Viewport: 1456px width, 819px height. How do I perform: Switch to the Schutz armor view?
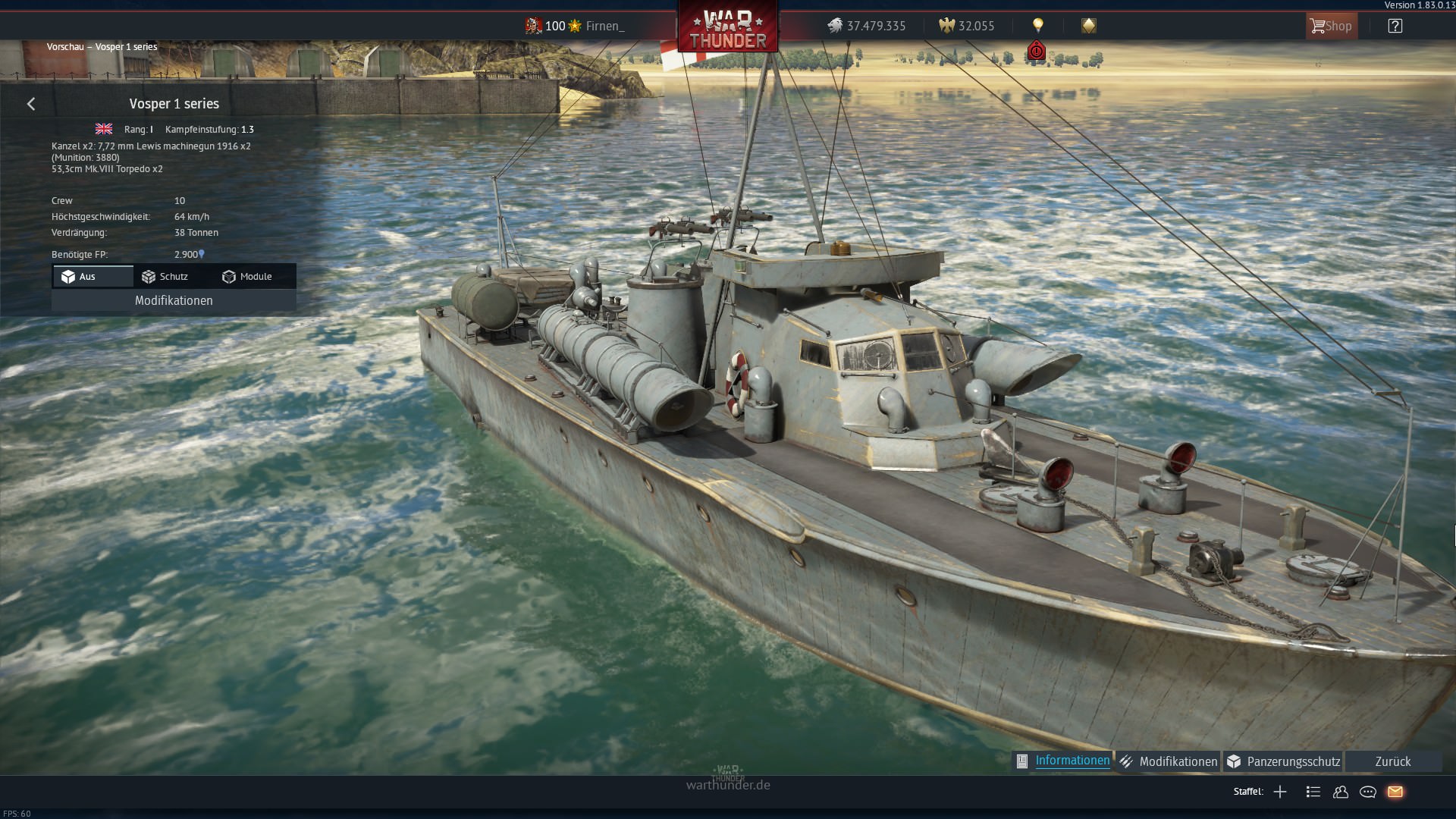174,277
